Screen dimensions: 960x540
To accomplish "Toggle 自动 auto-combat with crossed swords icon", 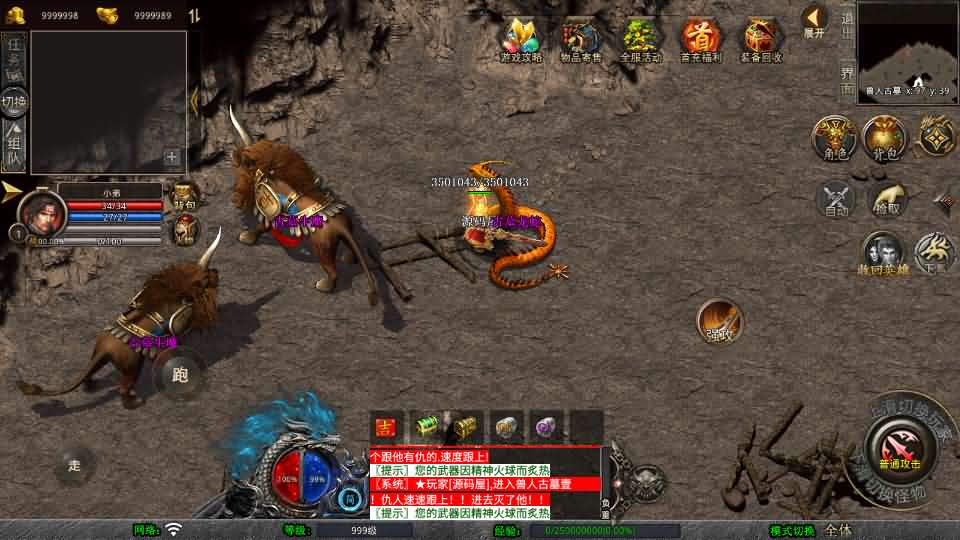I will [x=836, y=199].
